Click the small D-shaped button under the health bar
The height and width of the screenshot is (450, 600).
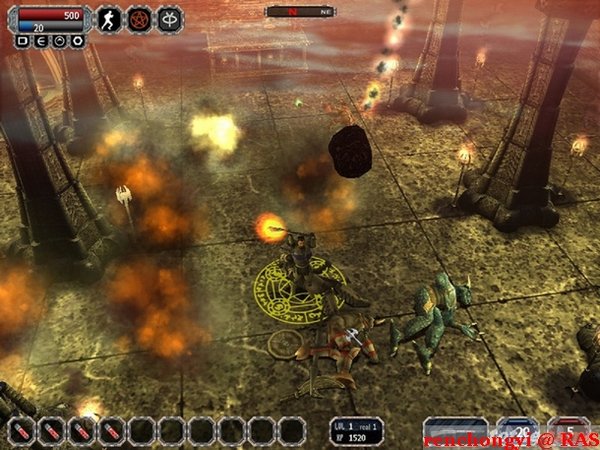click(x=23, y=42)
